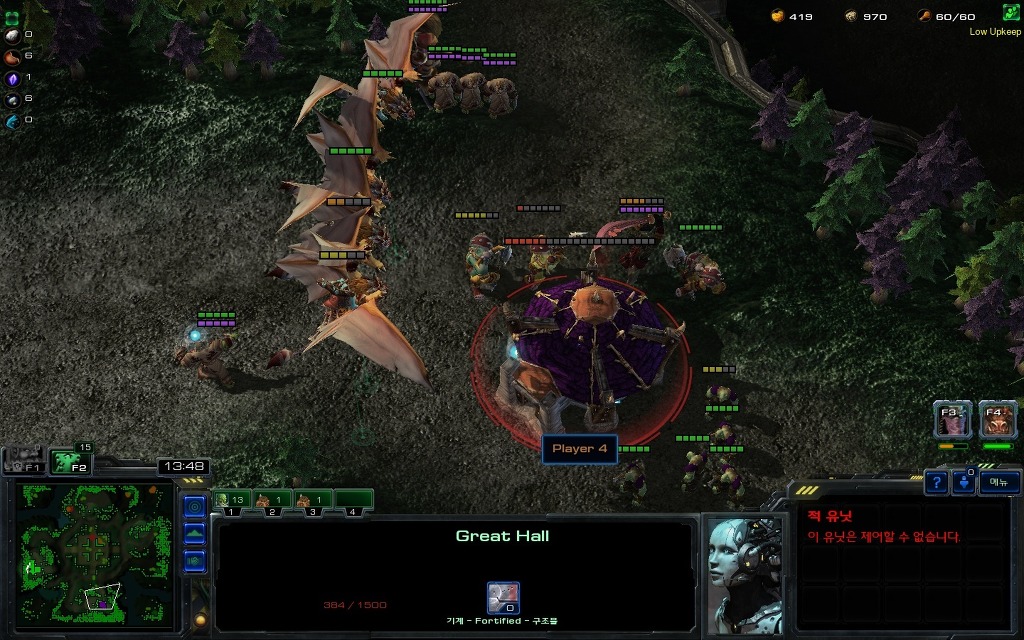1024x640 pixels.
Task: Click the Great Hall armor upgrade icon
Action: [x=502, y=597]
